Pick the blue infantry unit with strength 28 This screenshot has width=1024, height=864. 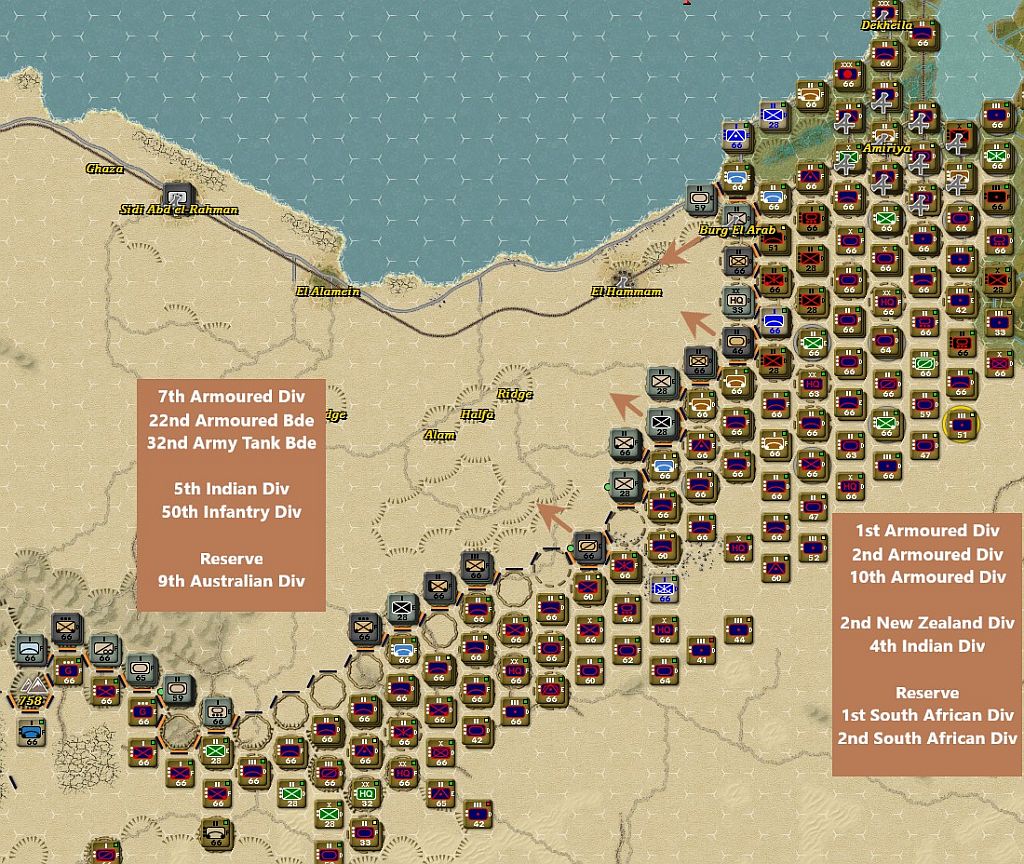pyautogui.click(x=774, y=117)
